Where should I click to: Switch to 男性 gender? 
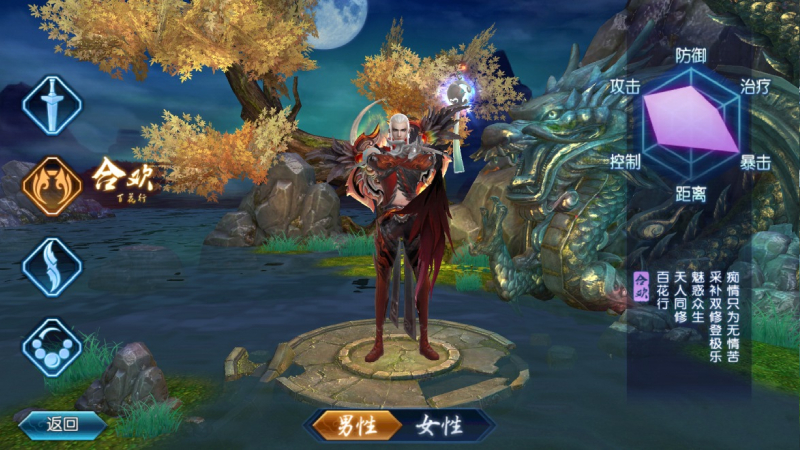[352, 426]
